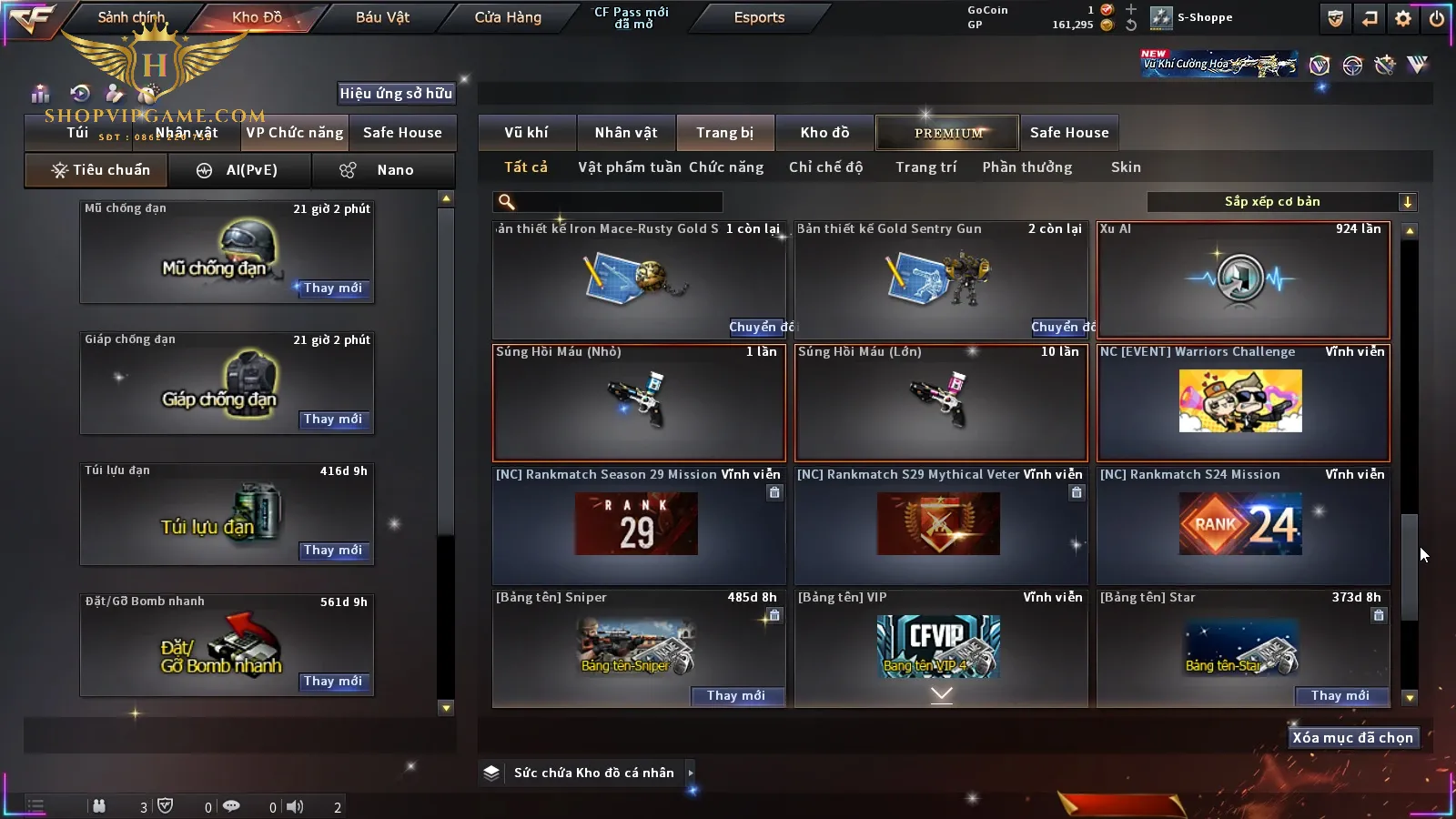Select the Kho đồ tab
This screenshot has height=819, width=1456.
click(x=824, y=133)
